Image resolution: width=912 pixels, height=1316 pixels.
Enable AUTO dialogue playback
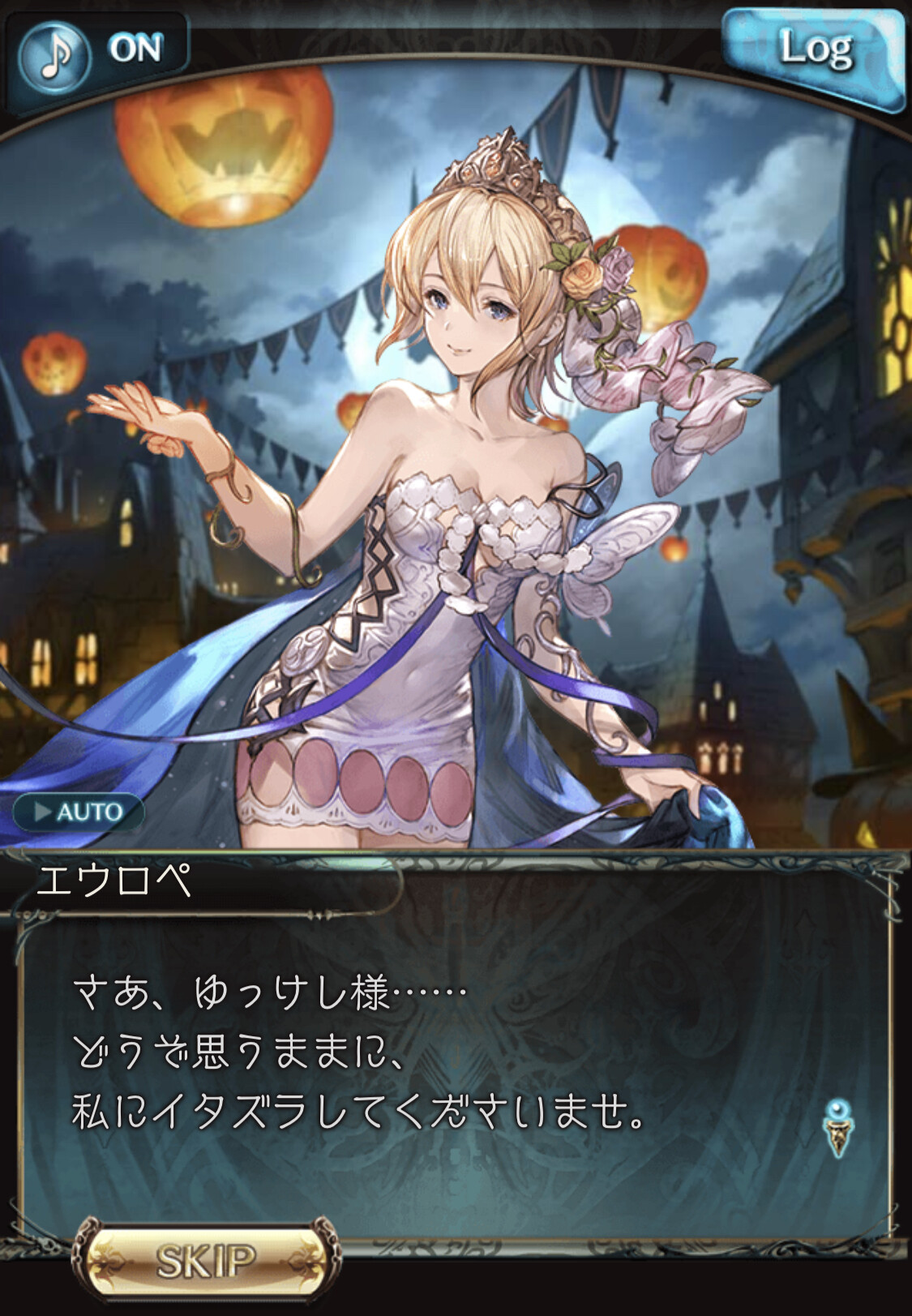click(79, 812)
